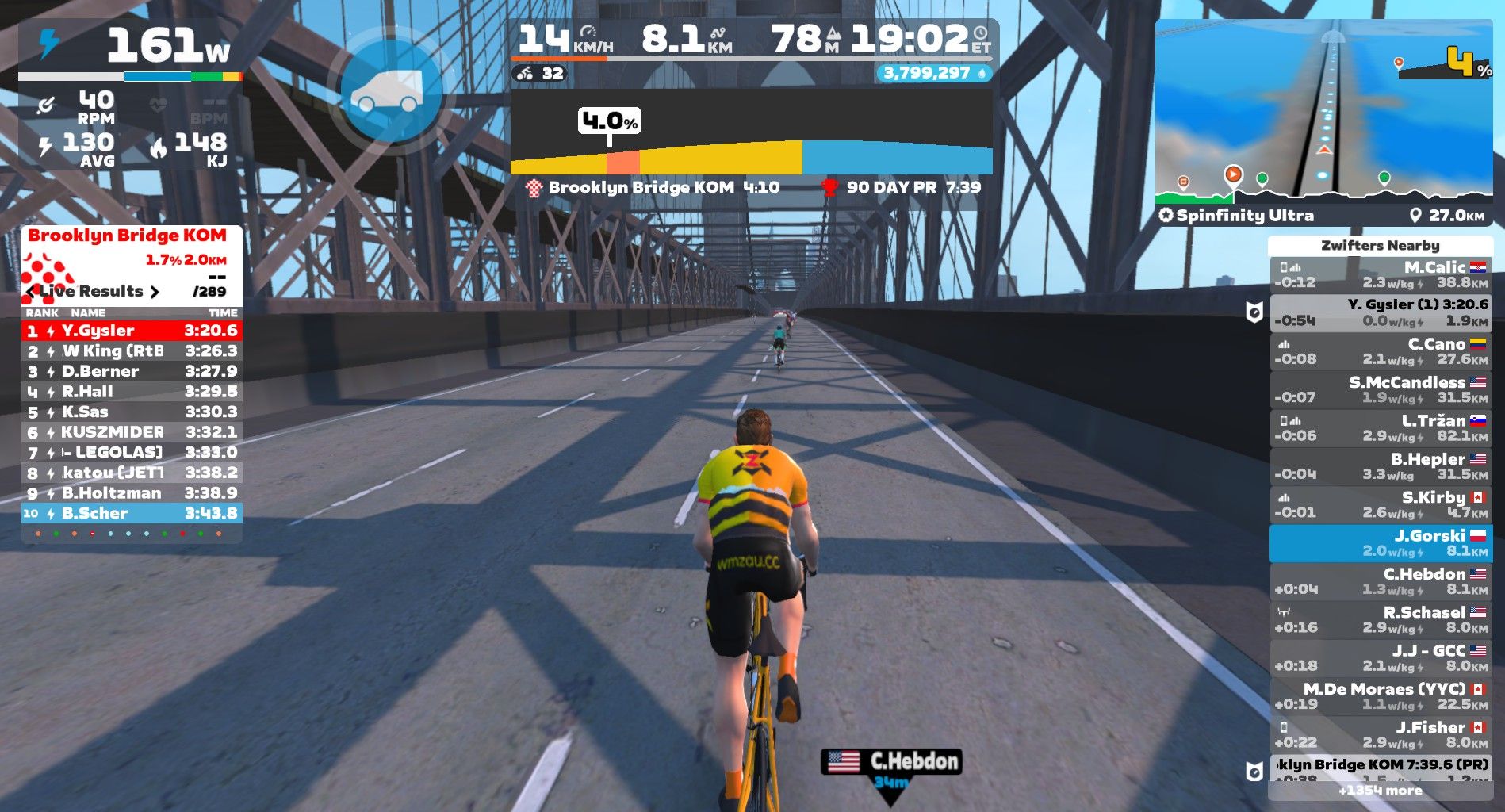Select C.Cano in the nearby riders list
1505x812 pixels.
coord(1380,351)
